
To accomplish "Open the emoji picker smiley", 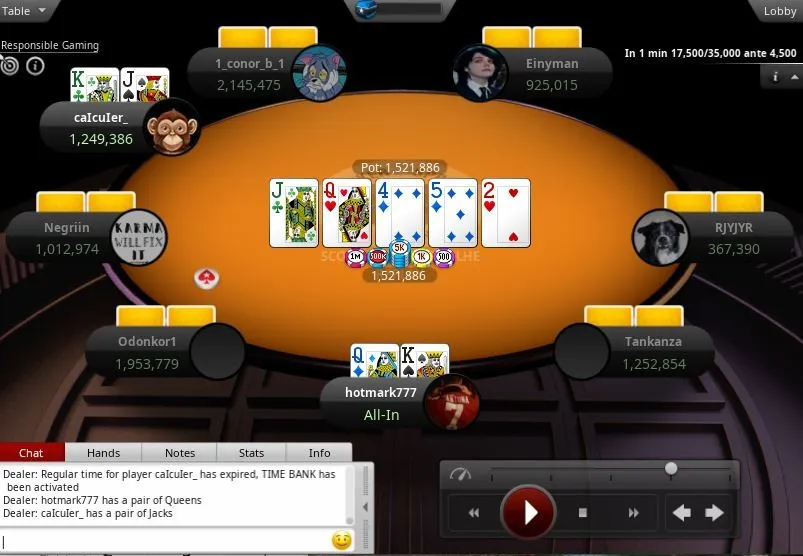I will pos(341,541).
